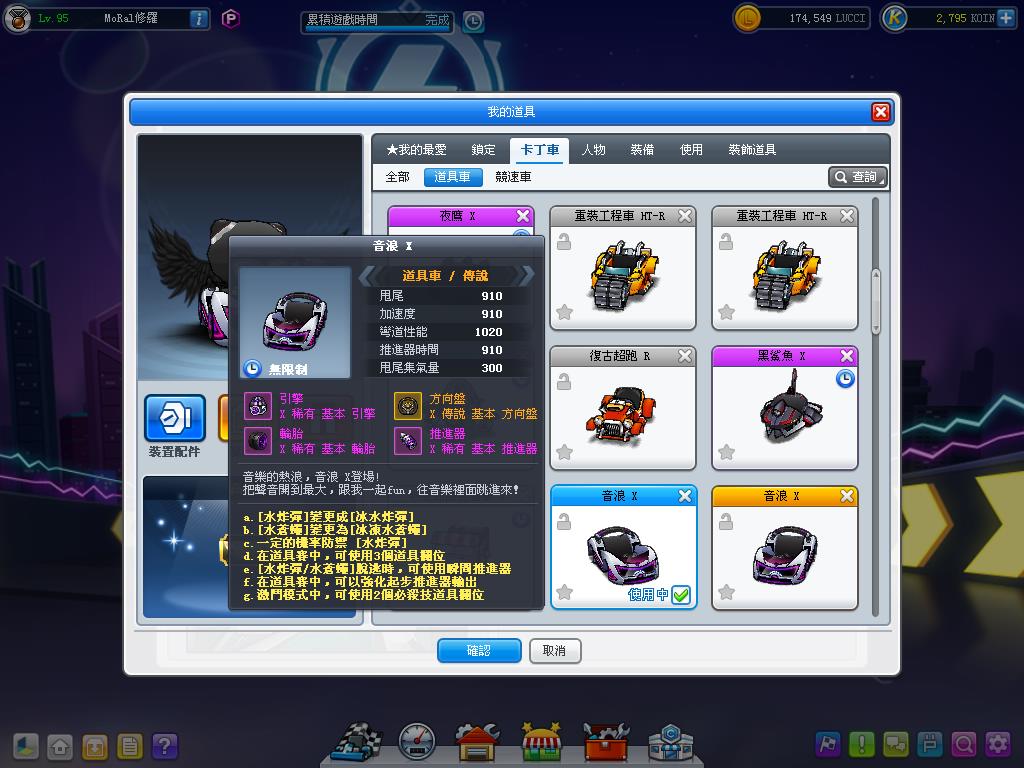Image resolution: width=1024 pixels, height=768 pixels.
Task: Select the 人物 tab
Action: coord(593,150)
